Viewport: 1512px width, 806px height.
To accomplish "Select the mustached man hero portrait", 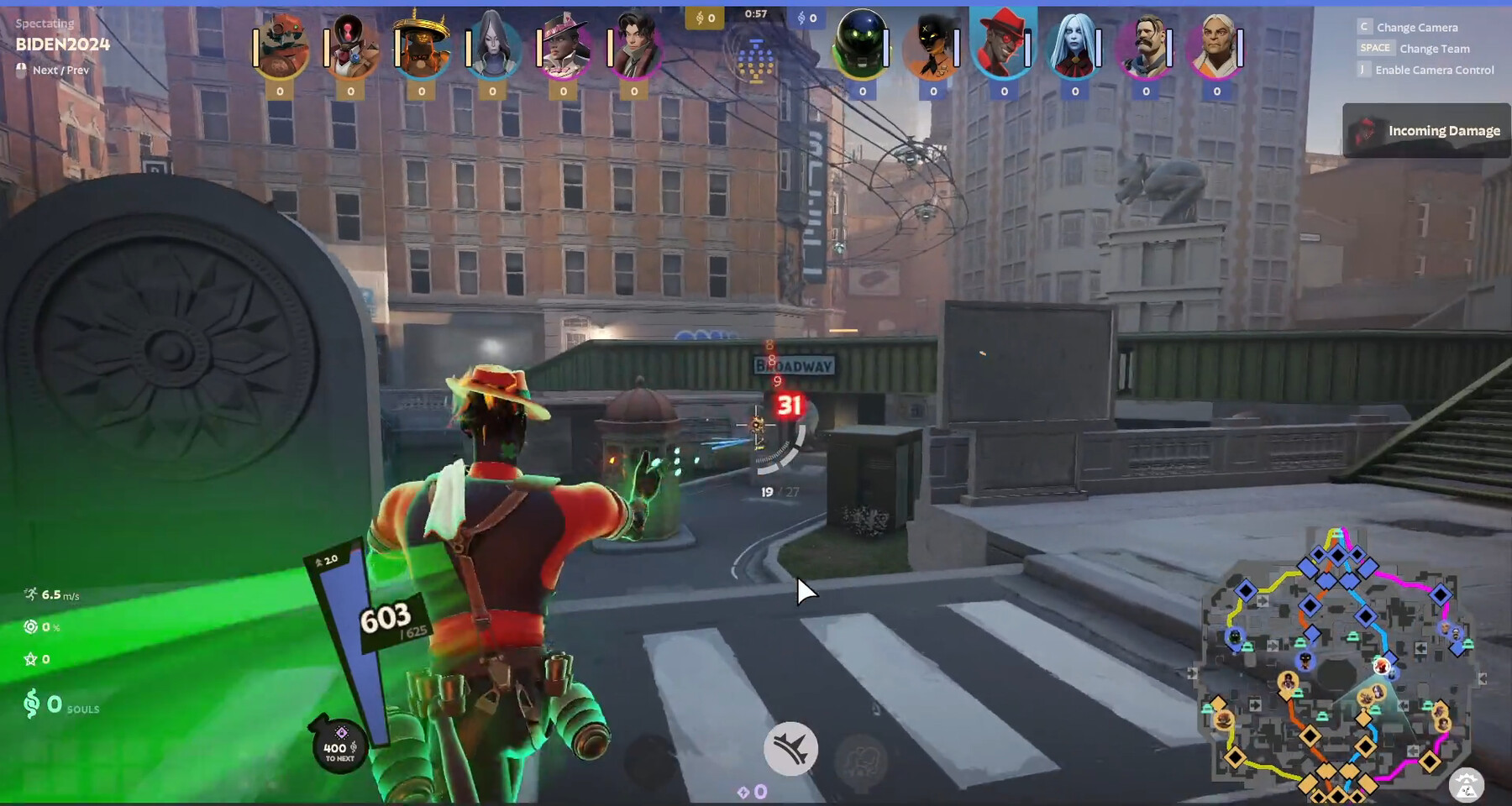I will [1146, 46].
